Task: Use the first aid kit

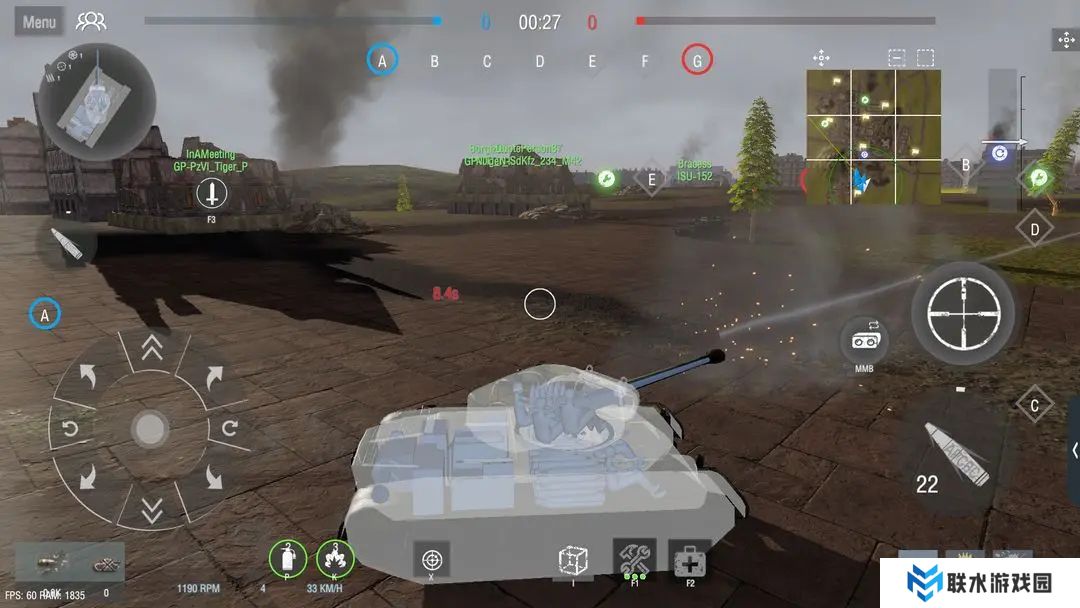Action: click(690, 559)
